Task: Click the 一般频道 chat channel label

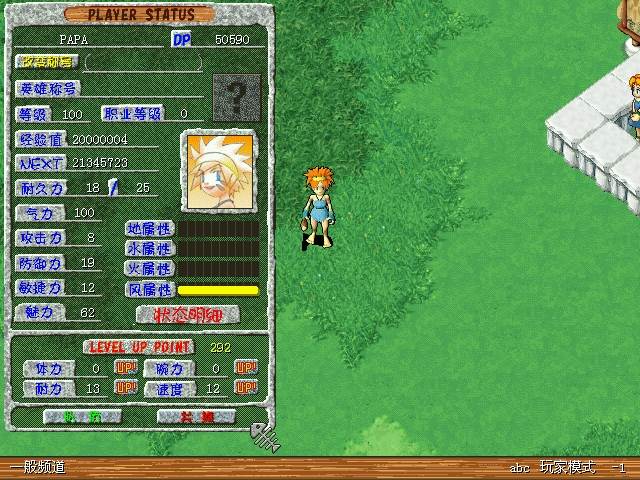Action: click(37, 467)
